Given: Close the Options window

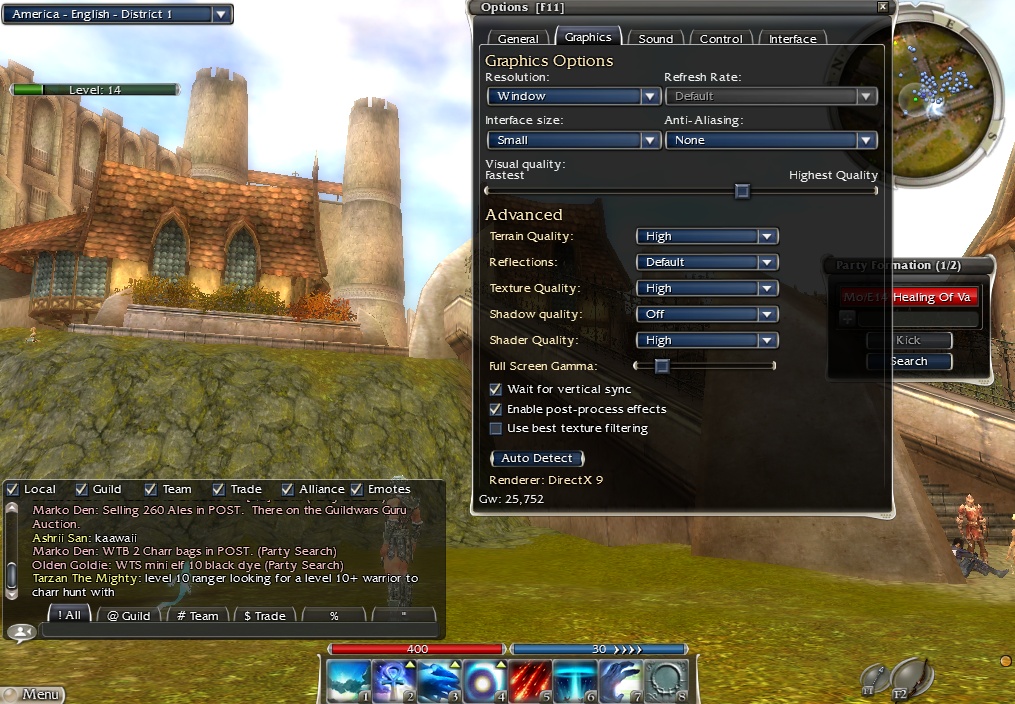Looking at the screenshot, I should [x=882, y=7].
